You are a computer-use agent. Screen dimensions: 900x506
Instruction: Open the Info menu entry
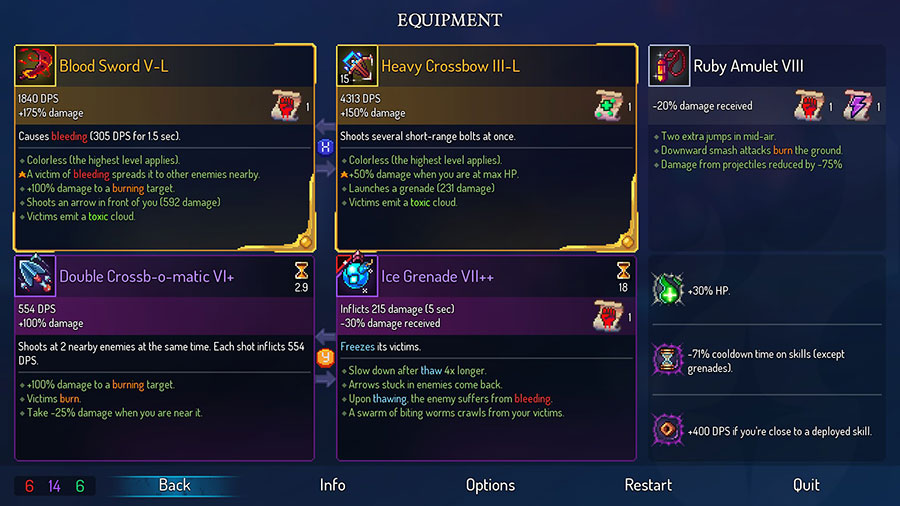333,485
